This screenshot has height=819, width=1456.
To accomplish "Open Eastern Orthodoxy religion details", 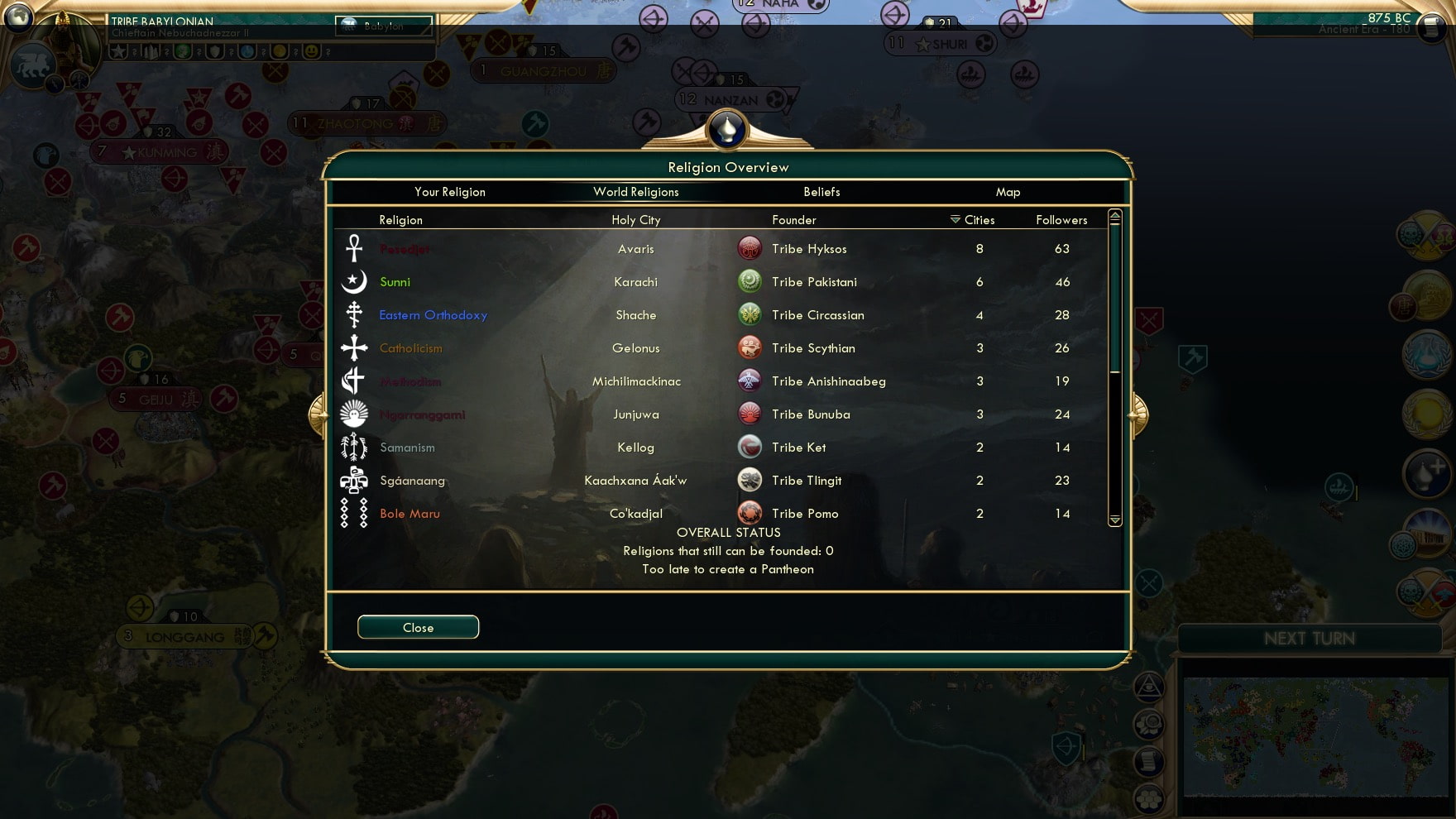I will click(x=433, y=315).
